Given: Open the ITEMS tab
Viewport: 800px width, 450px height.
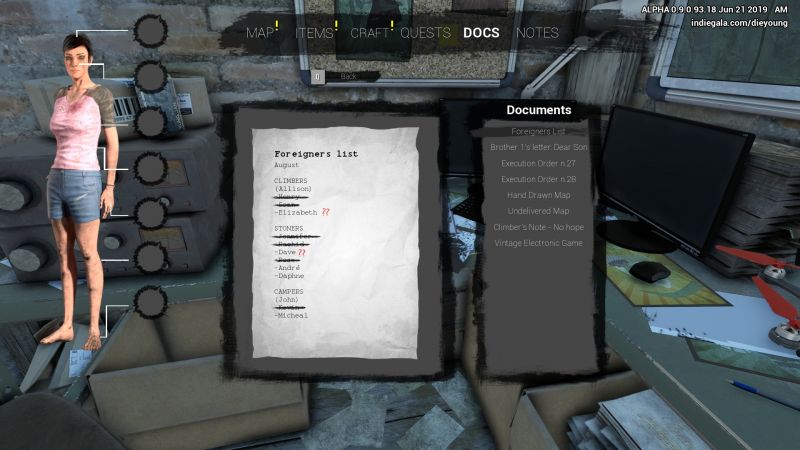Looking at the screenshot, I should pyautogui.click(x=314, y=33).
